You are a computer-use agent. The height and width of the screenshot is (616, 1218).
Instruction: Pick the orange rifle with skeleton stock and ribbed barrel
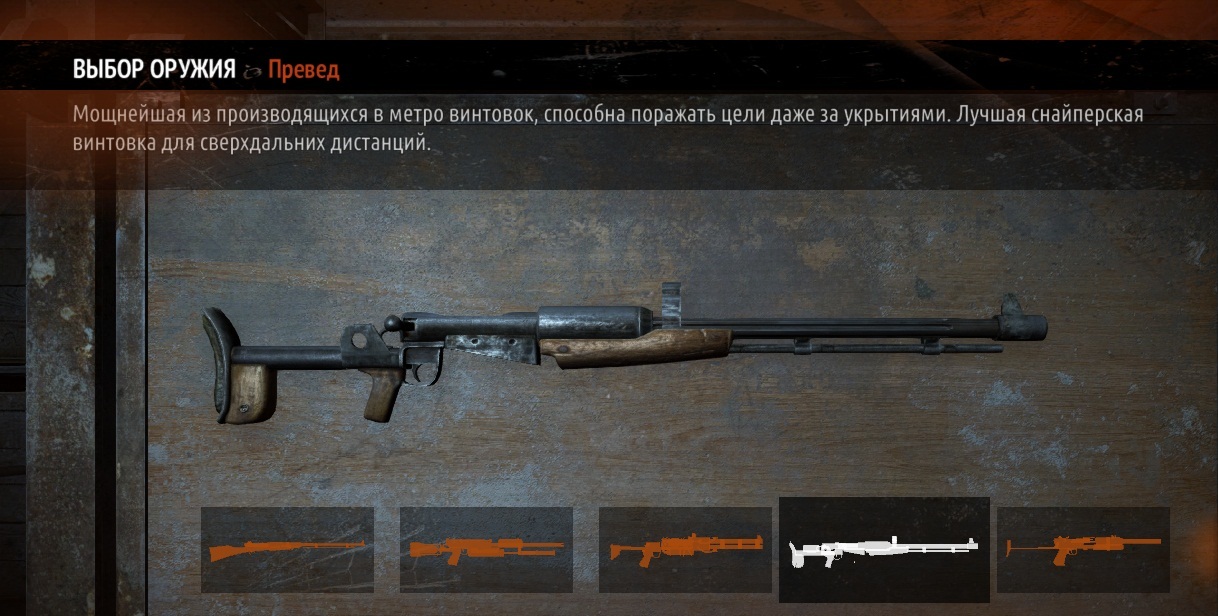click(x=685, y=549)
